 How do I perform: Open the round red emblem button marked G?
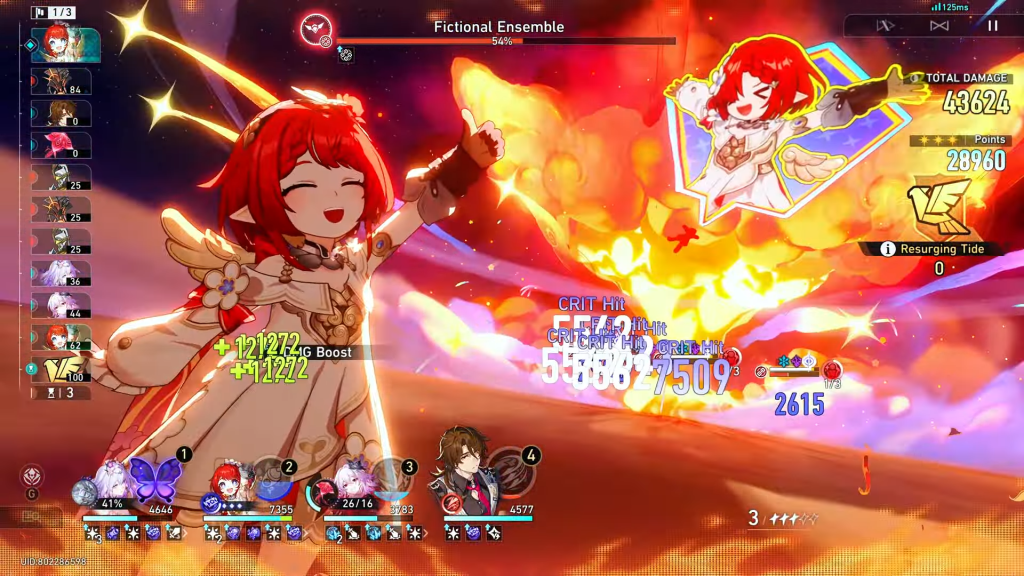[x=33, y=476]
